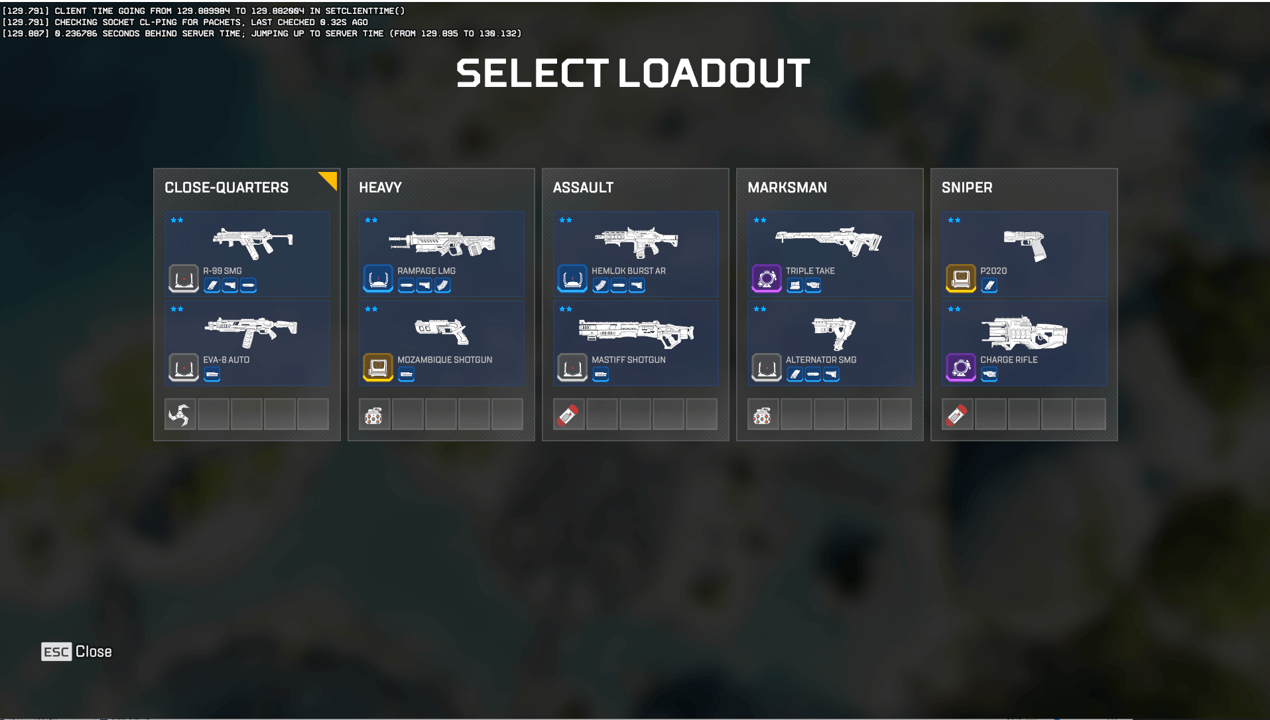Select the Mastiff Shotgun weapon slot

pyautogui.click(x=635, y=343)
